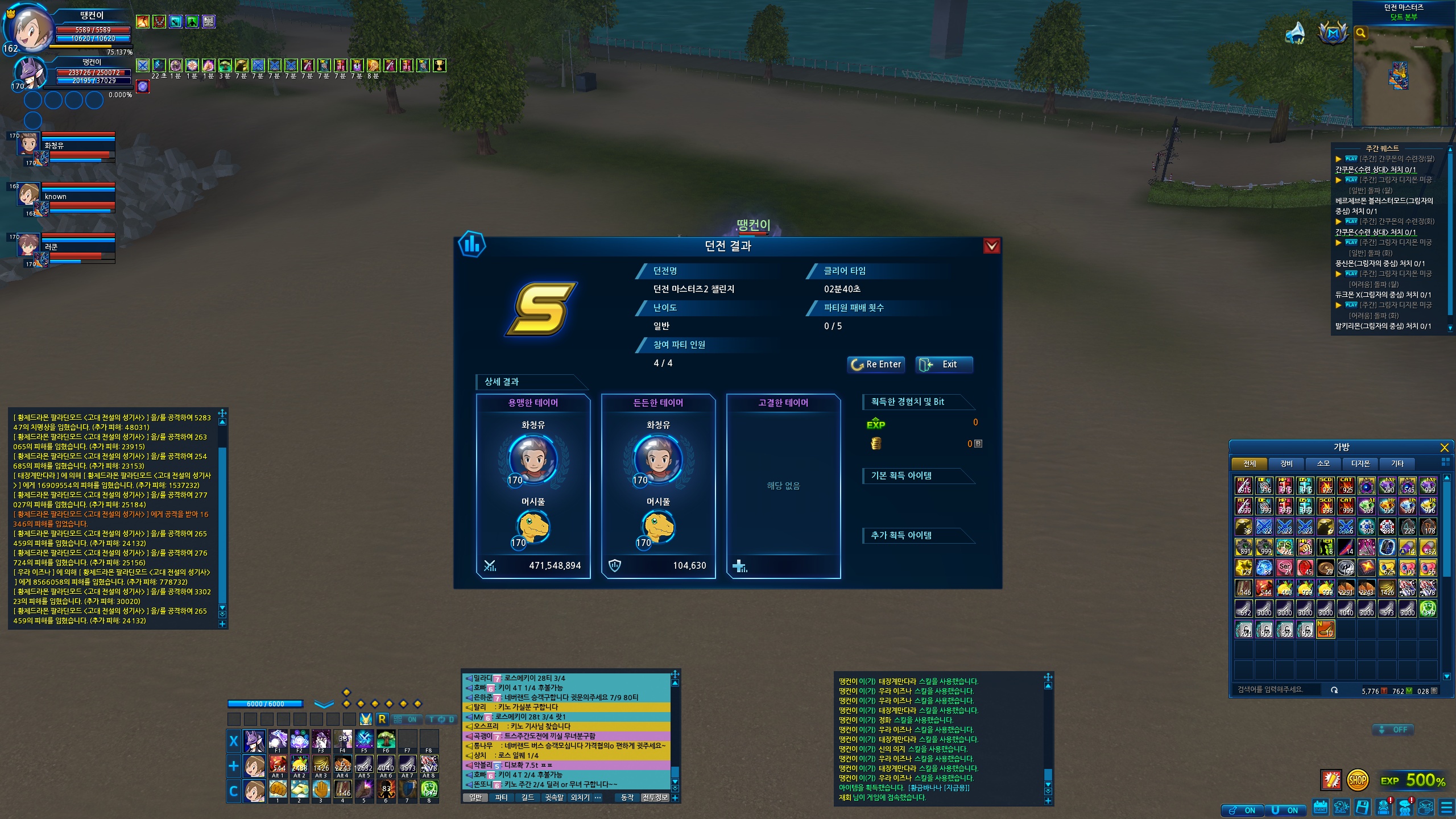
Task: Click the Re Enter dungeon button
Action: coord(875,365)
